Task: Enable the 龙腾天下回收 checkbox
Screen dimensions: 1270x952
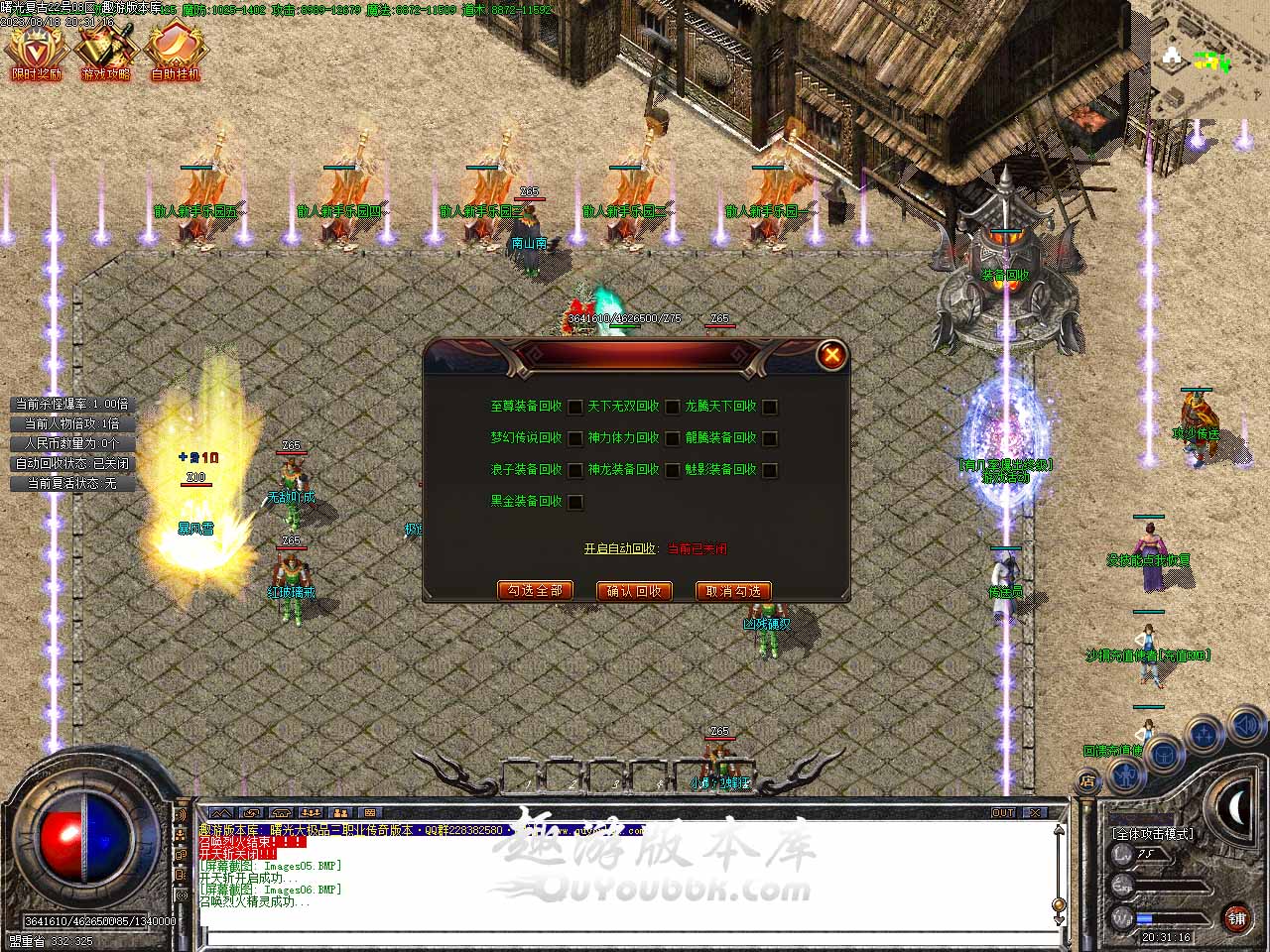Action: 769,407
